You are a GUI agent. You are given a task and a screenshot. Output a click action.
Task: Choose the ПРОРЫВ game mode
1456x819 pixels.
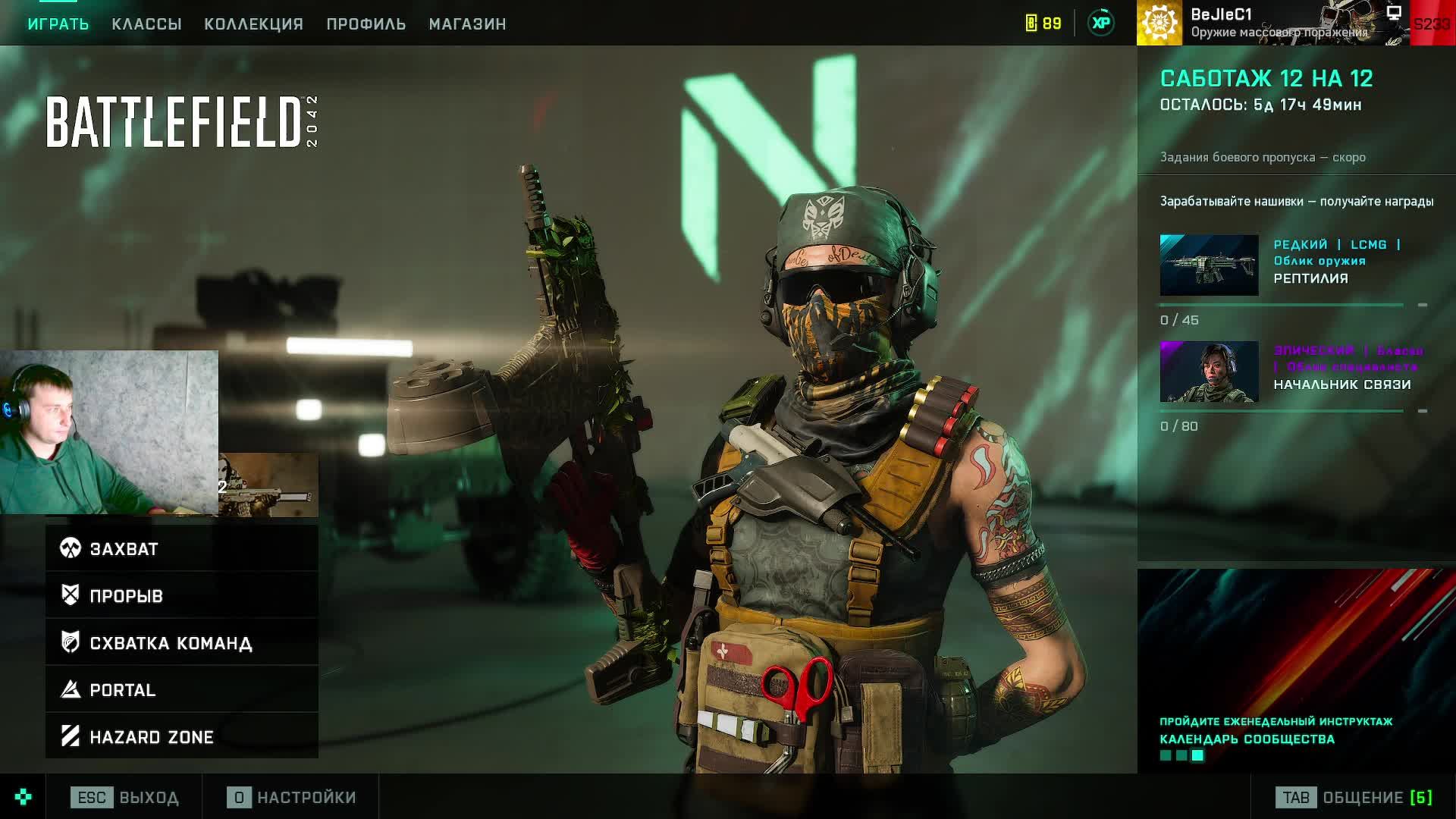point(182,595)
